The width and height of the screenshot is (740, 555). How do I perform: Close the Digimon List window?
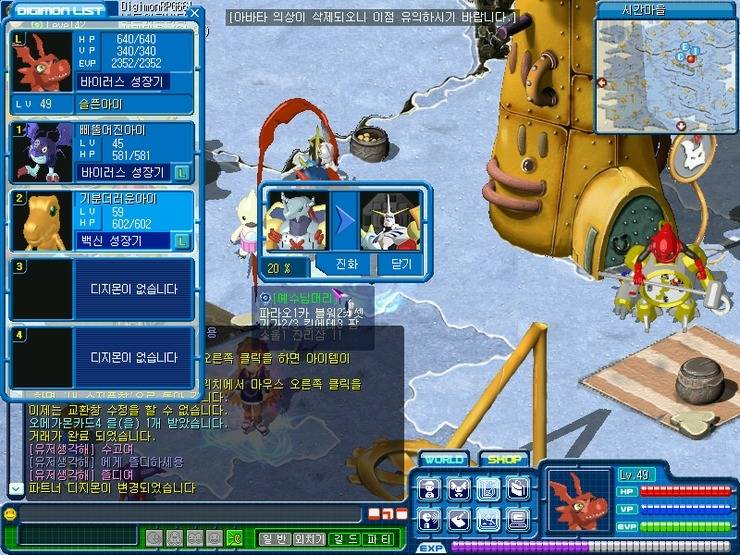(x=196, y=13)
